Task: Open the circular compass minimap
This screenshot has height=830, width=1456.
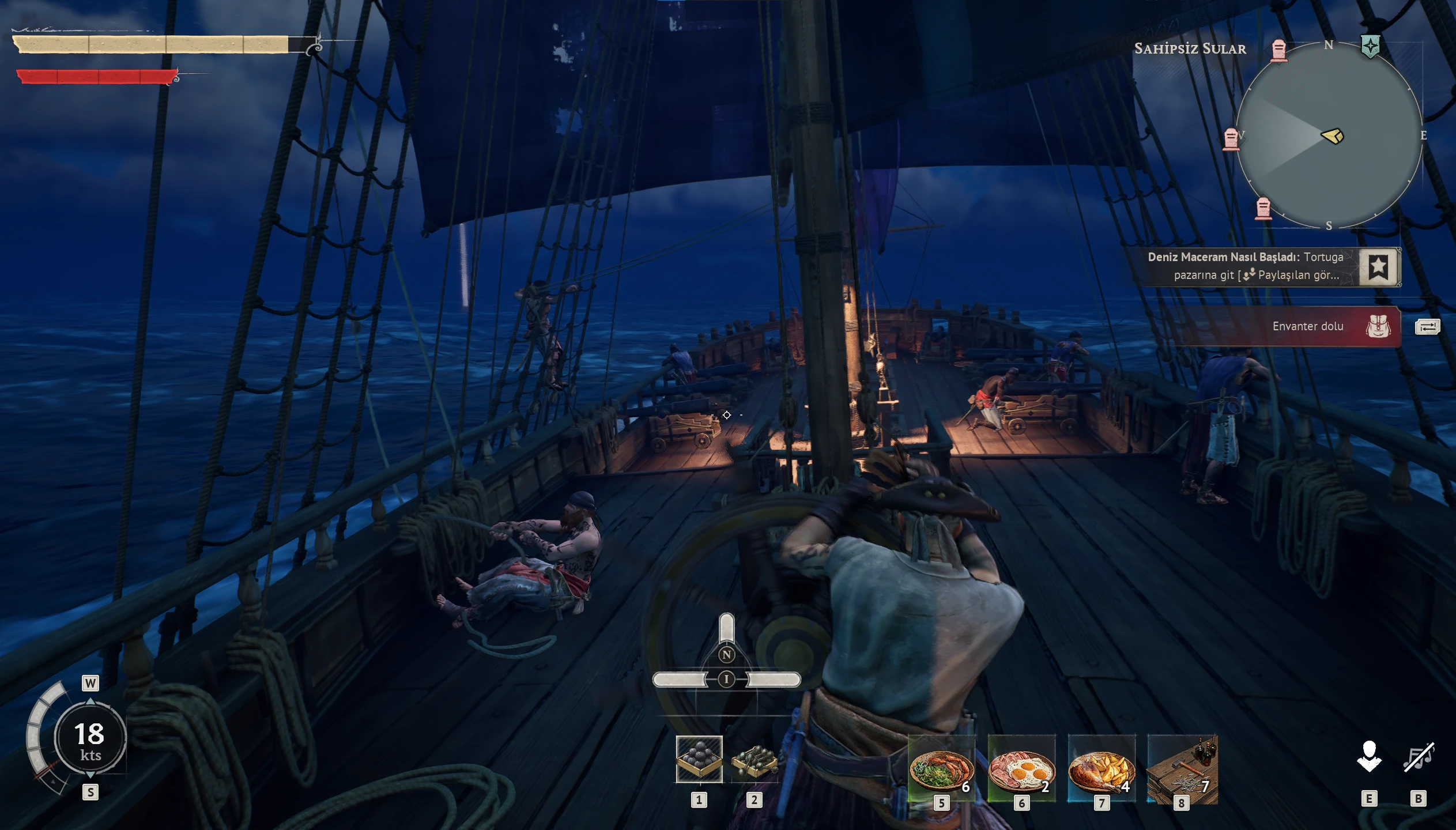Action: pyautogui.click(x=1329, y=135)
